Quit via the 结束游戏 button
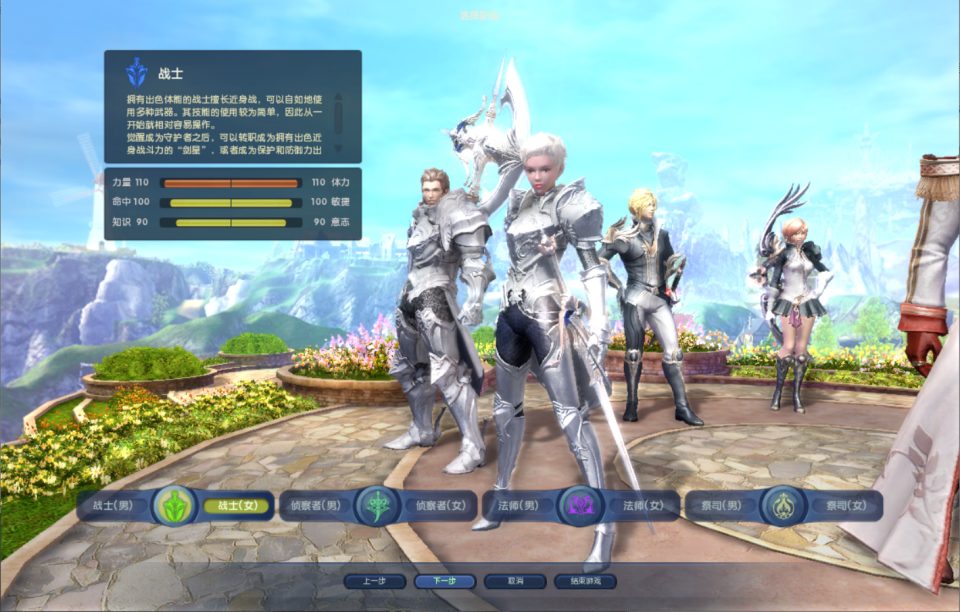Viewport: 960px width, 612px height. point(584,581)
